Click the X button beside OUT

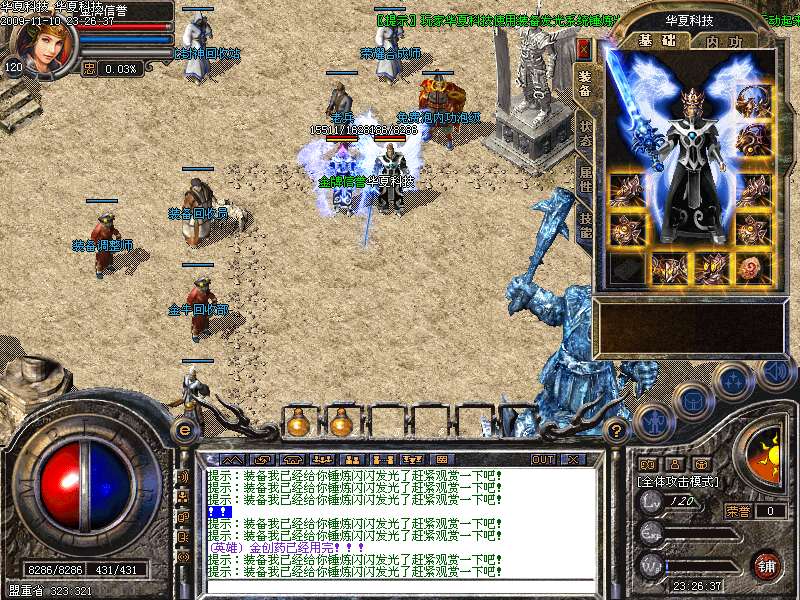(573, 460)
